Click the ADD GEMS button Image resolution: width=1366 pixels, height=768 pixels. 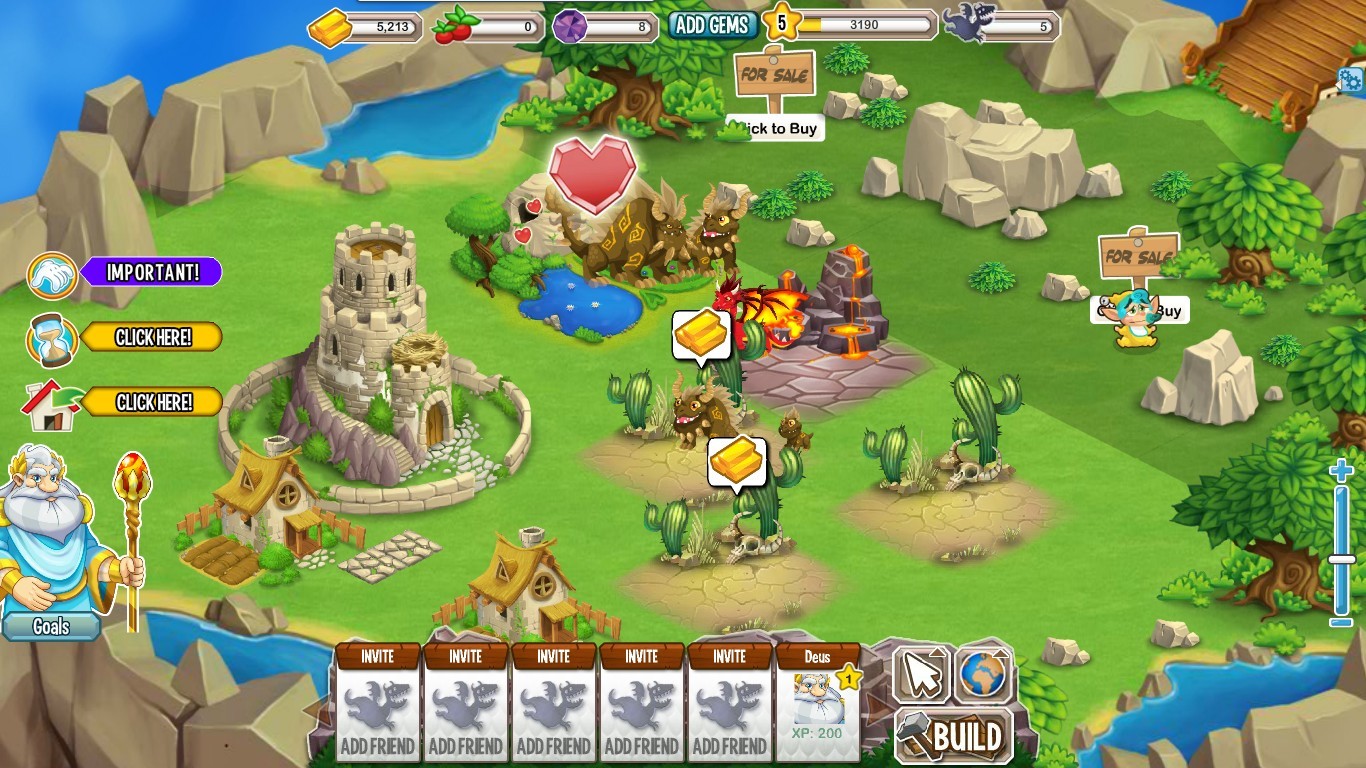tap(712, 25)
